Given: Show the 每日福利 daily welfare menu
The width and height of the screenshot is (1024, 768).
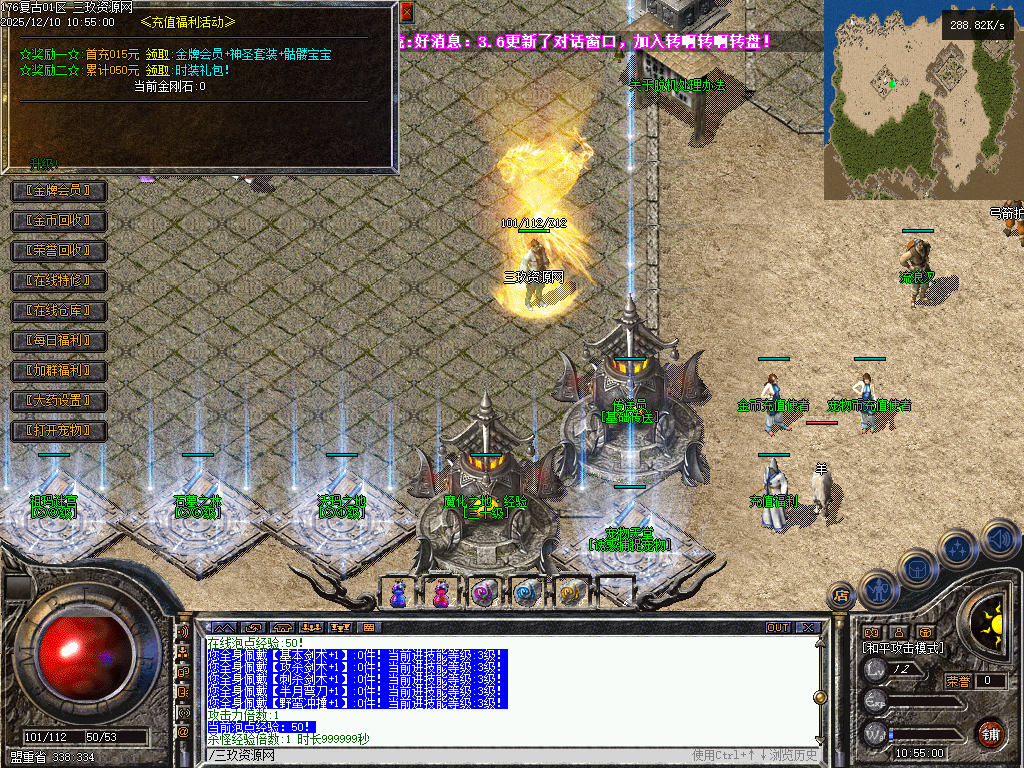Looking at the screenshot, I should pyautogui.click(x=58, y=341).
